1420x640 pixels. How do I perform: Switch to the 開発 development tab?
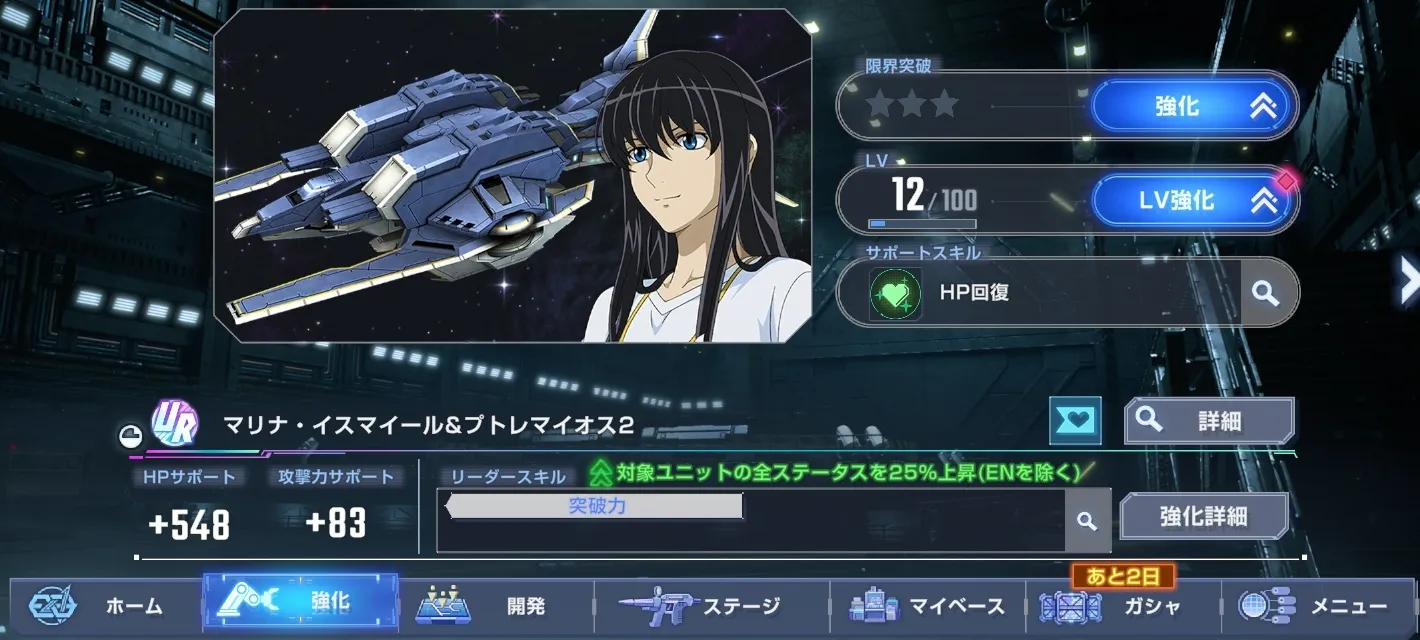(496, 605)
